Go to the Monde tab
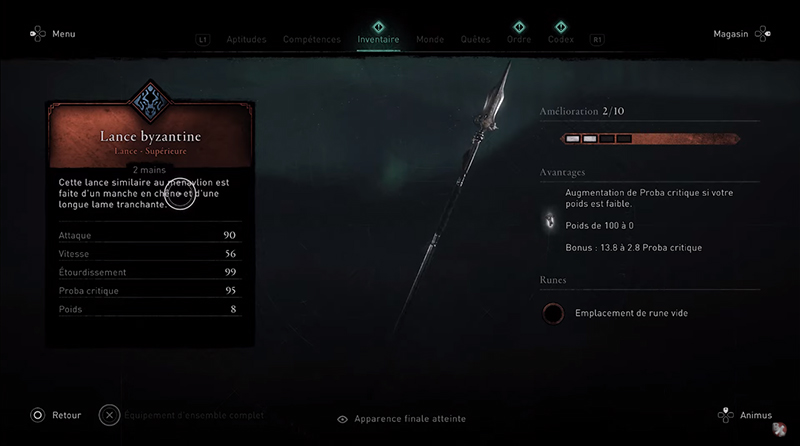Image resolution: width=800 pixels, height=446 pixels. 430,40
